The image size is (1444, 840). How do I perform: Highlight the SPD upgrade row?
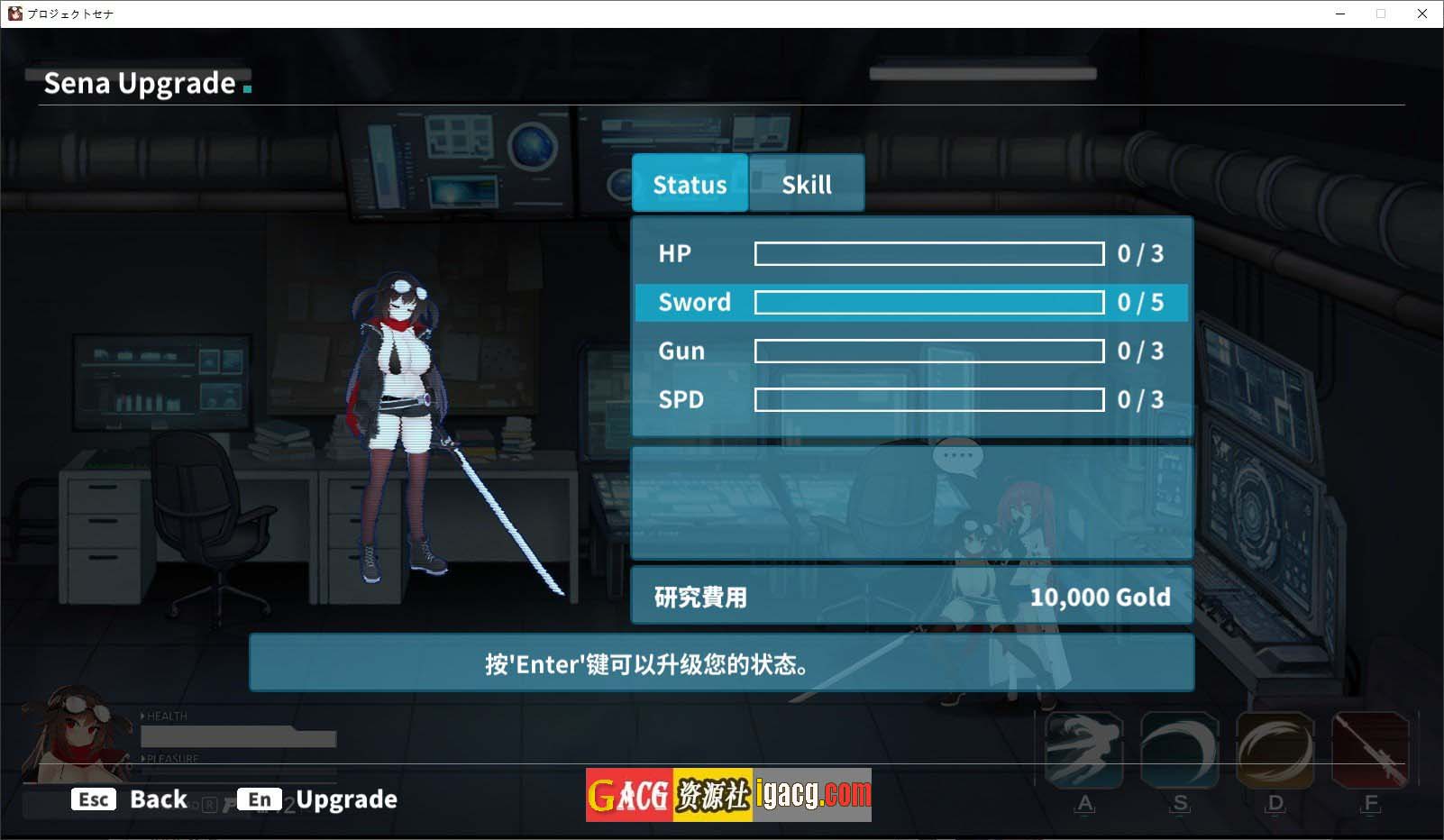(x=911, y=400)
